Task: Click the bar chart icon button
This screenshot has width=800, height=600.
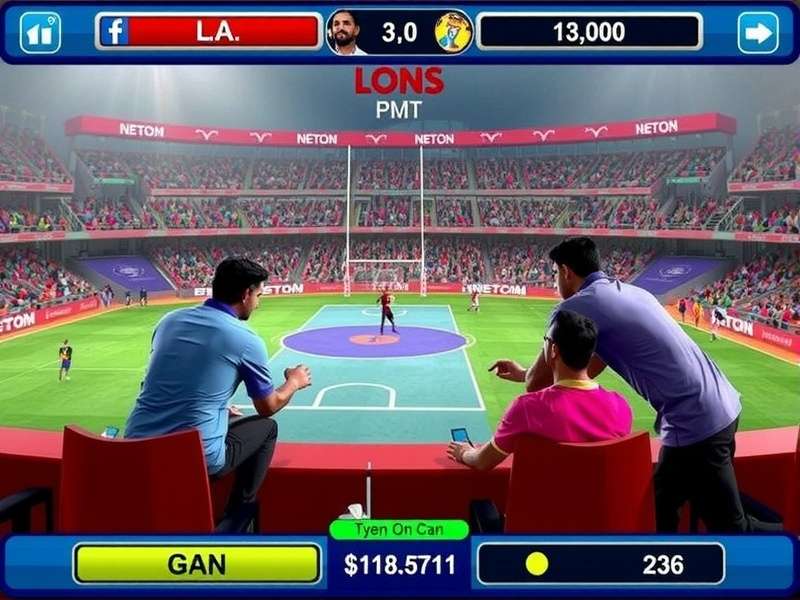Action: (40, 32)
